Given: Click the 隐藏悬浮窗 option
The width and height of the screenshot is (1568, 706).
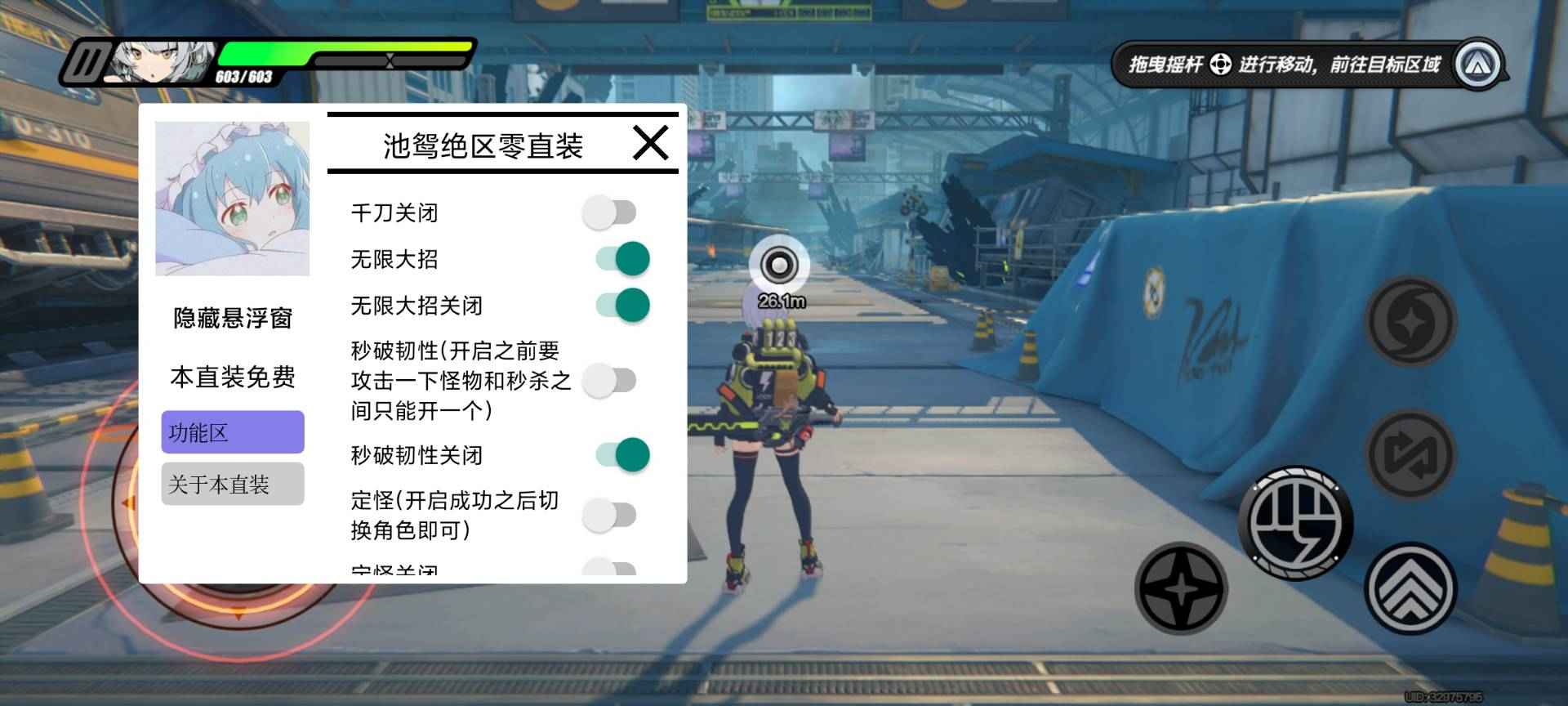Looking at the screenshot, I should point(234,317).
